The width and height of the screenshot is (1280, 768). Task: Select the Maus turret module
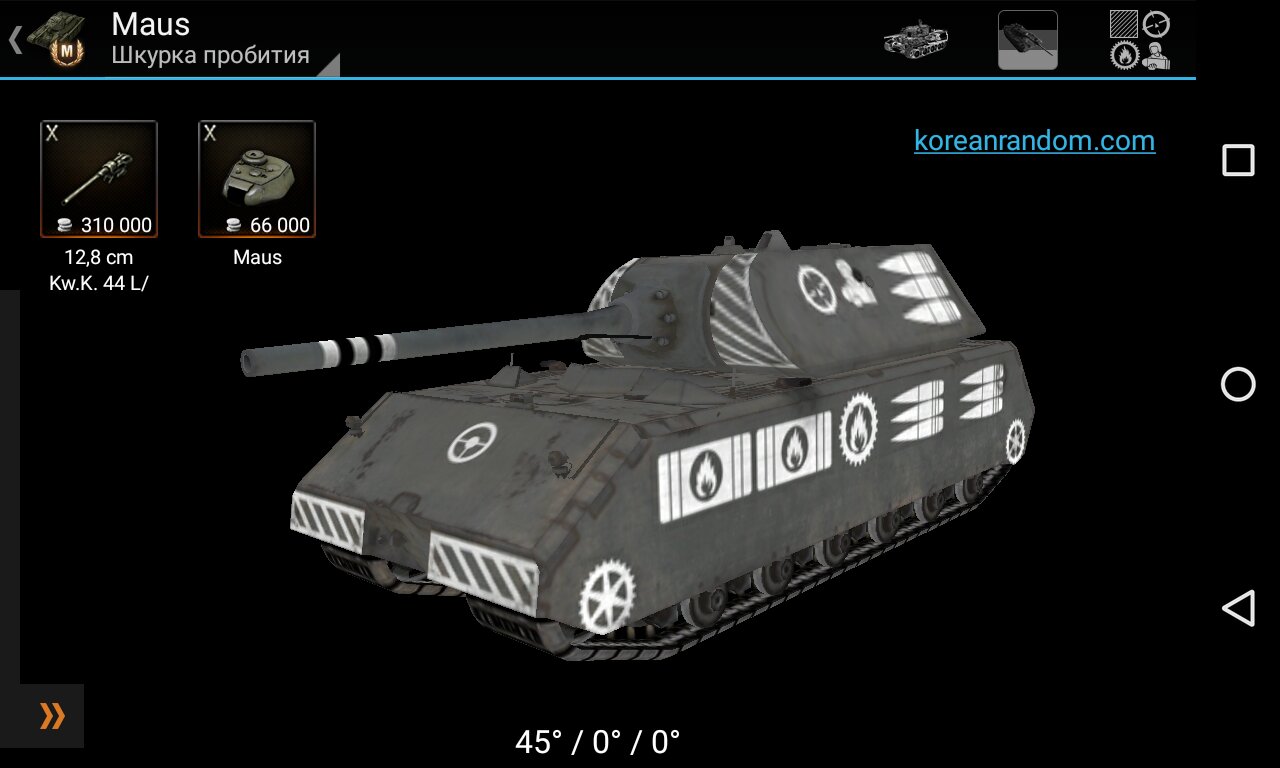coord(257,180)
